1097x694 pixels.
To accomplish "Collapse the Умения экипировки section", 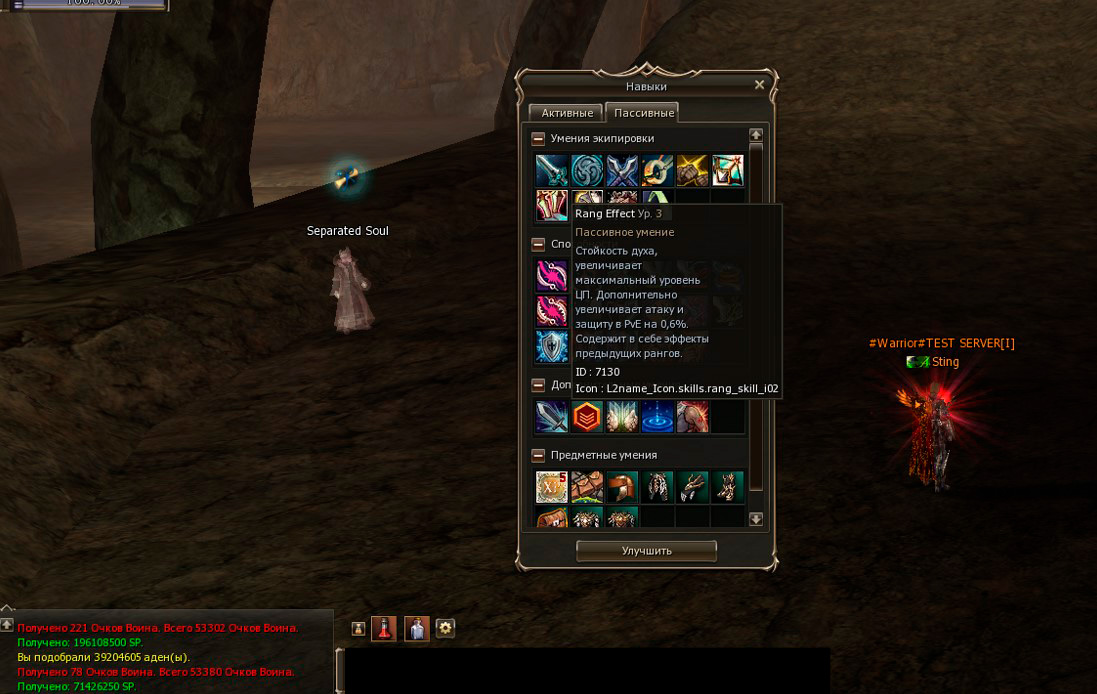I will (x=538, y=139).
